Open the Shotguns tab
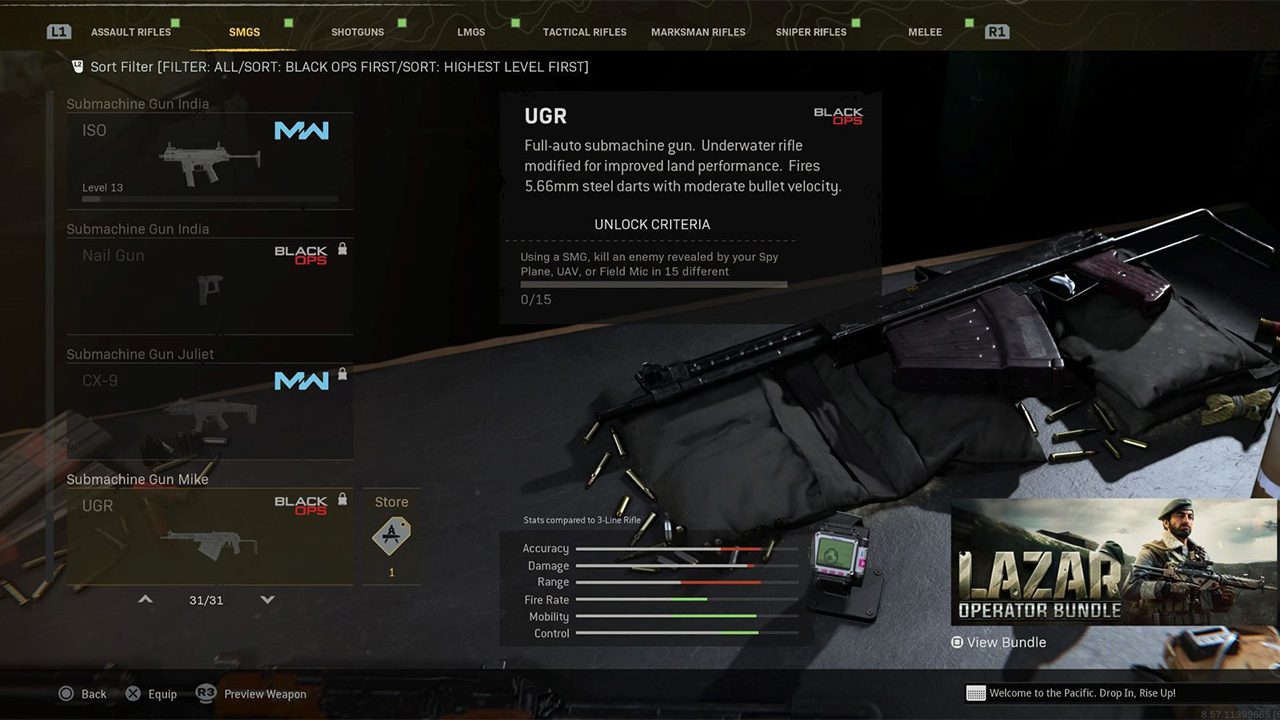 pos(357,32)
